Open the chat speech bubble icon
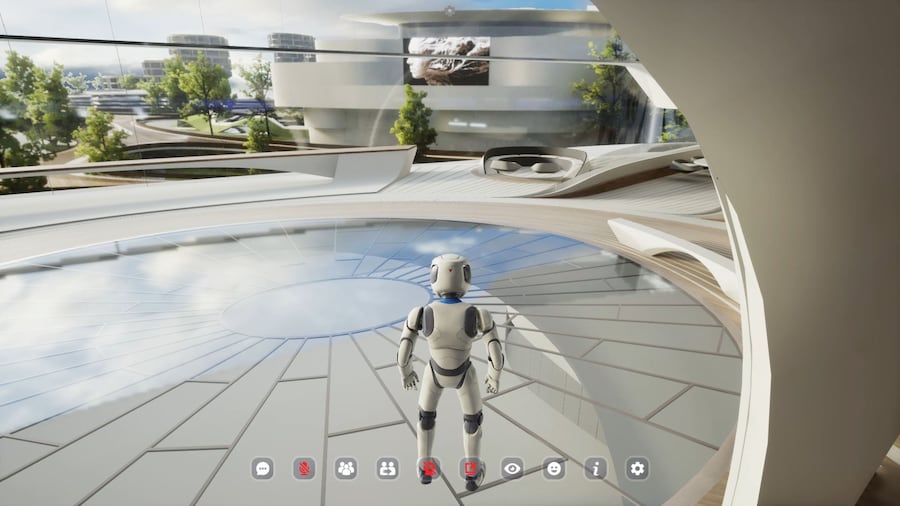Screen dimensions: 900x506 point(263,467)
